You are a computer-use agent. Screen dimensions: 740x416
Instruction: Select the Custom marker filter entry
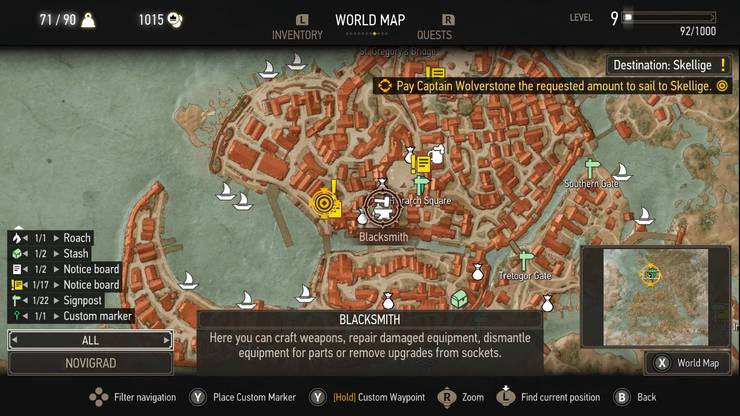pyautogui.click(x=97, y=316)
